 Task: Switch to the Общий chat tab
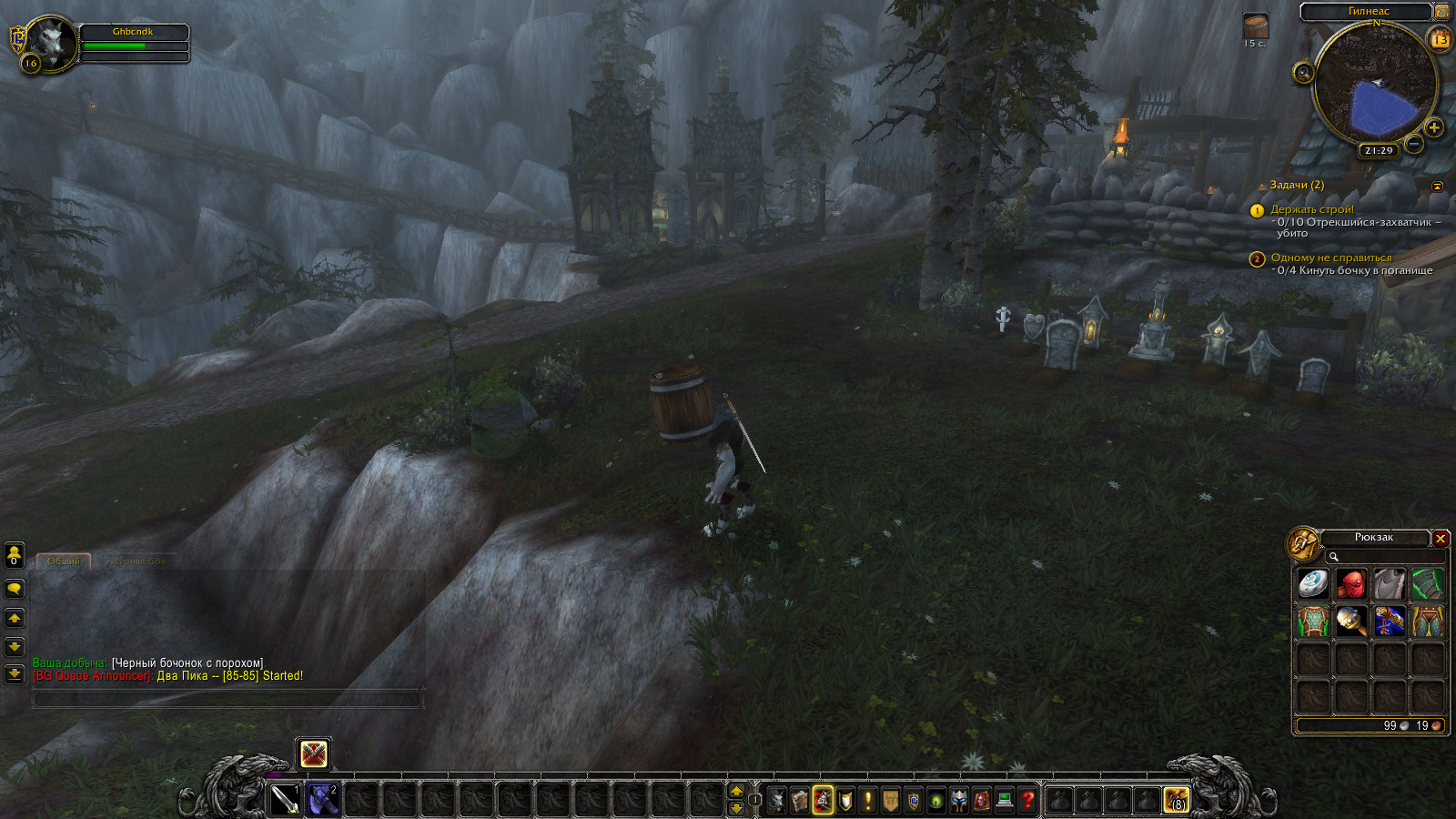click(64, 561)
